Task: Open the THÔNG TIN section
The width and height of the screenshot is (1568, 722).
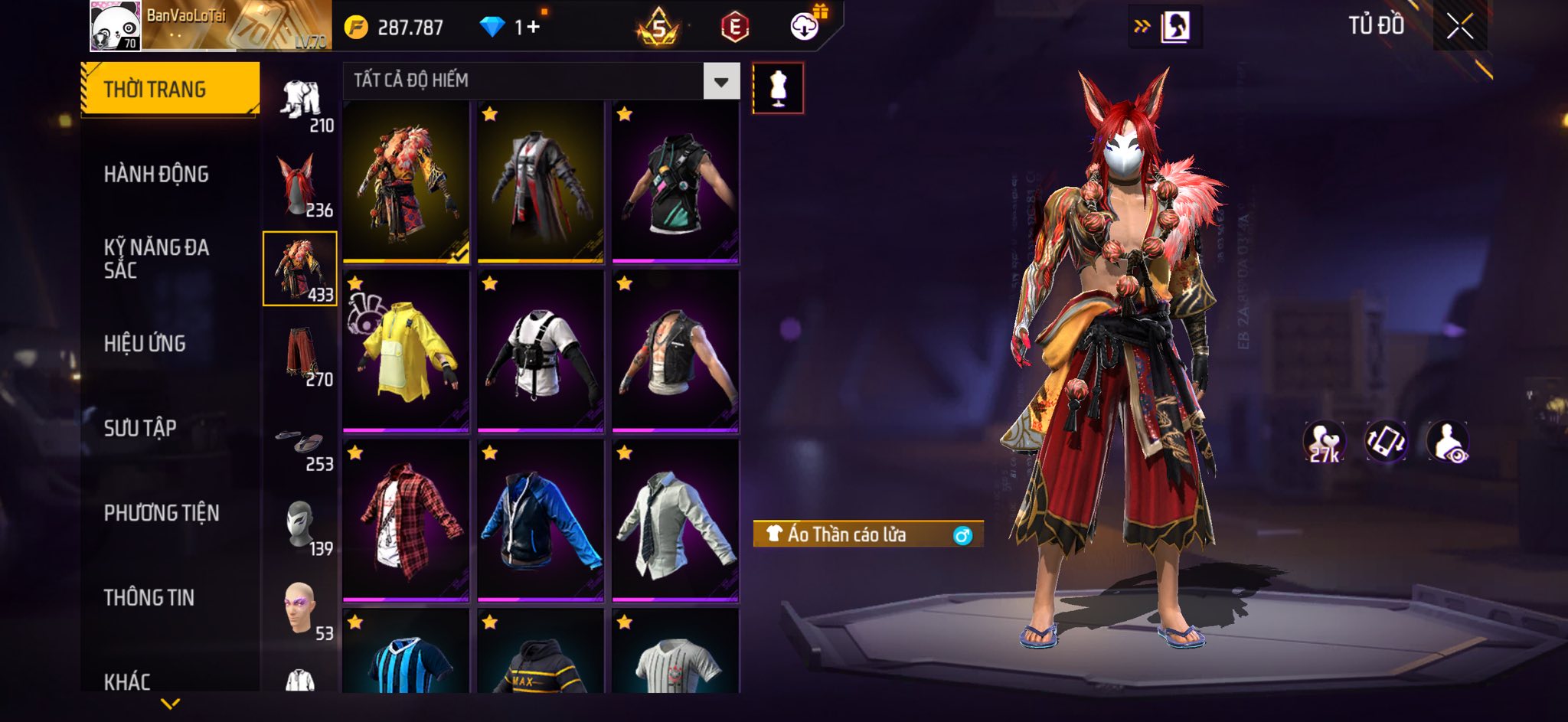Action: coord(149,597)
